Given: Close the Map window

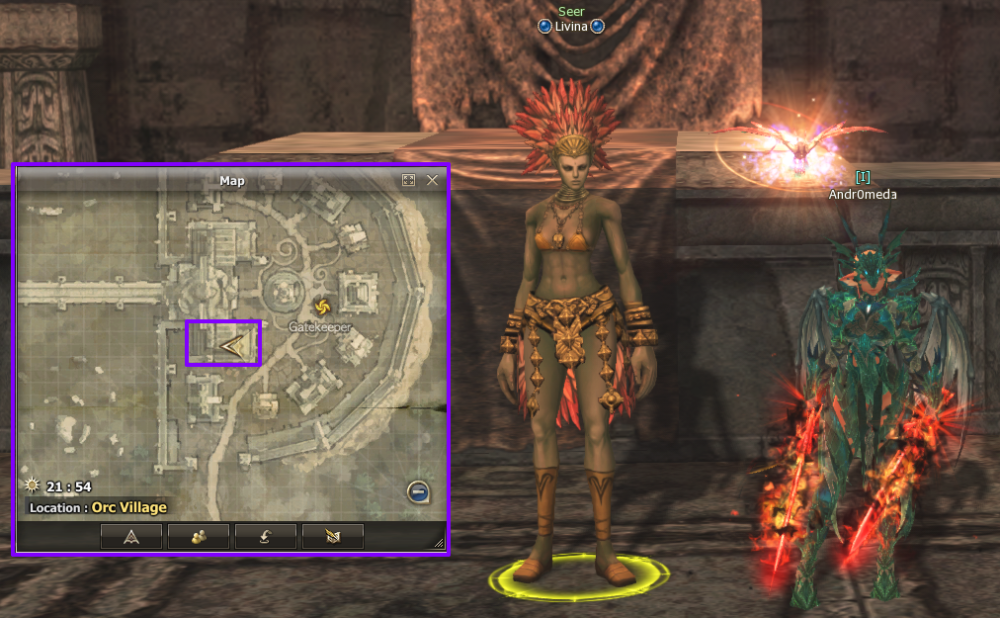Looking at the screenshot, I should click(x=432, y=180).
